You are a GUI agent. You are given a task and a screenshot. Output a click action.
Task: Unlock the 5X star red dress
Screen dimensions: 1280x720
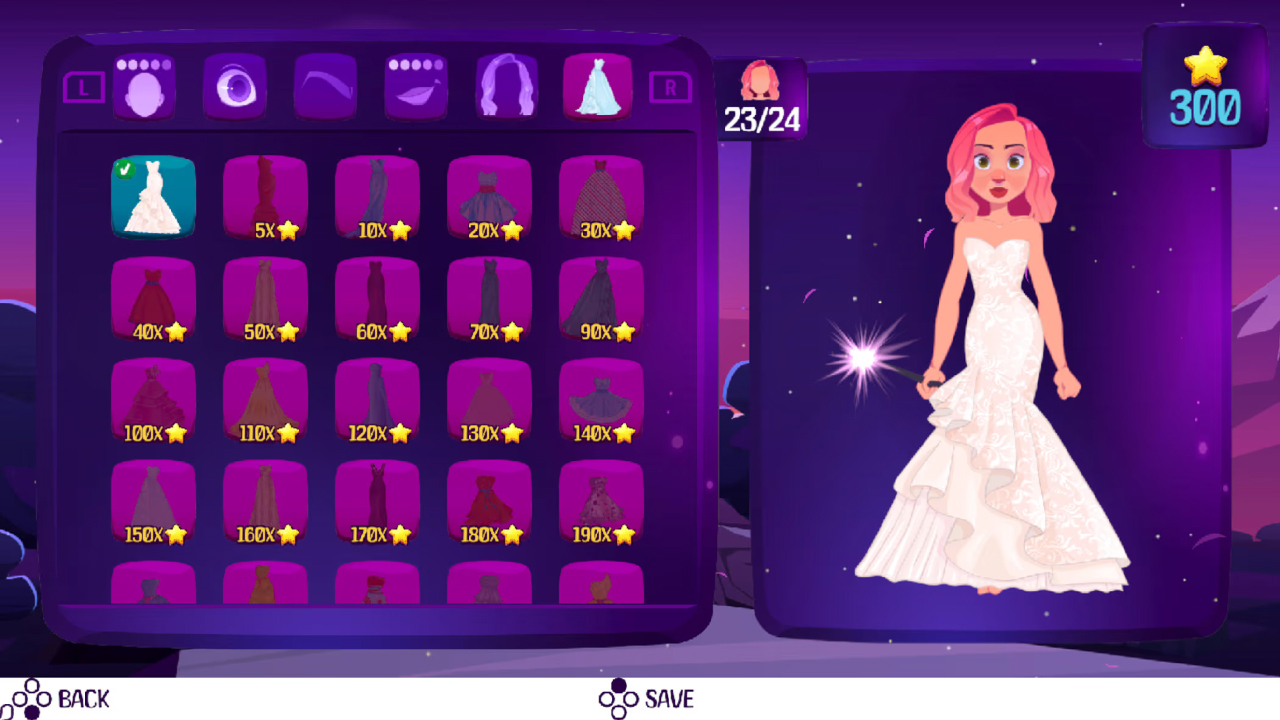coord(264,195)
